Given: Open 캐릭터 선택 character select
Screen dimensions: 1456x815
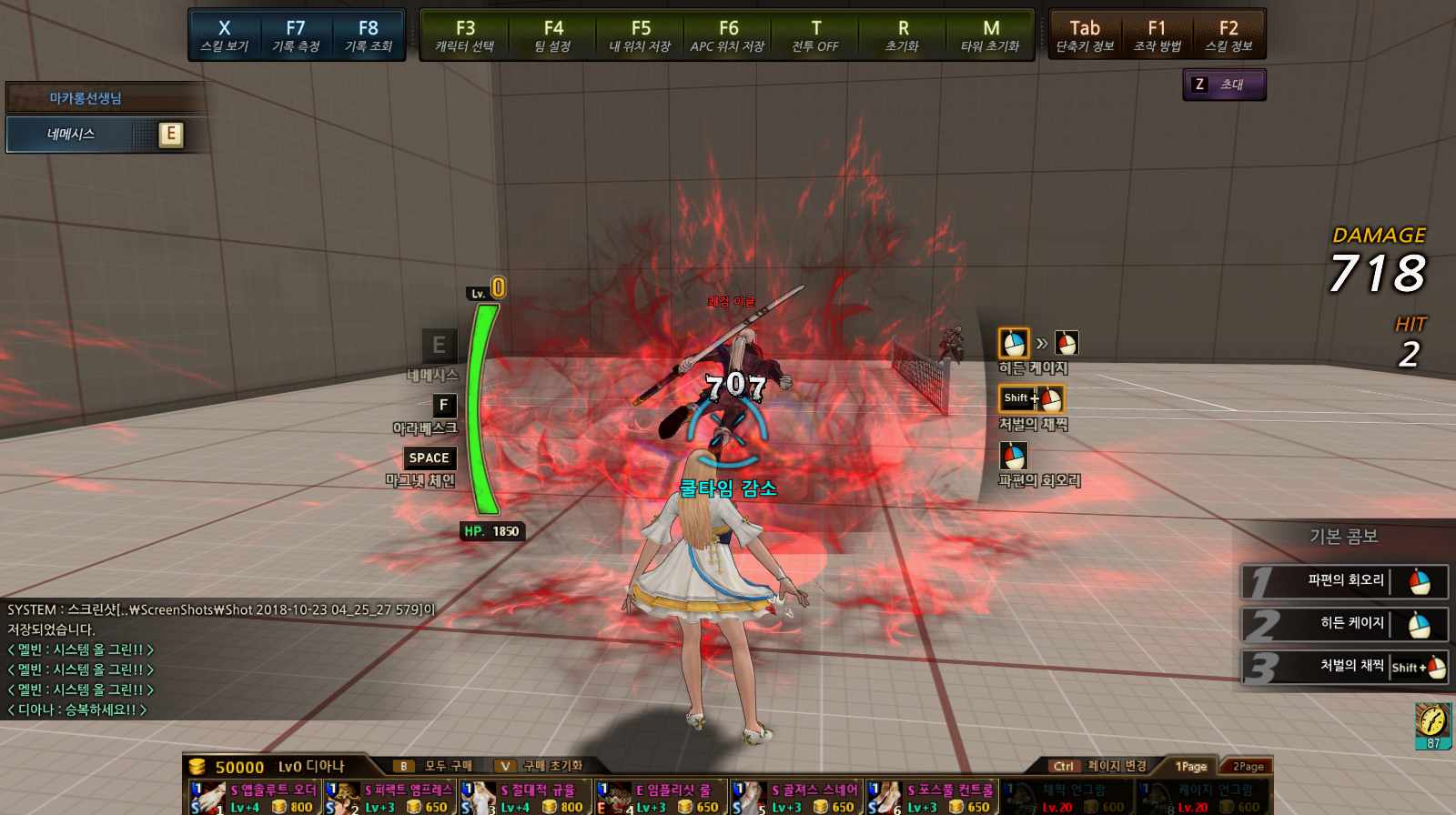Looking at the screenshot, I should 465,35.
